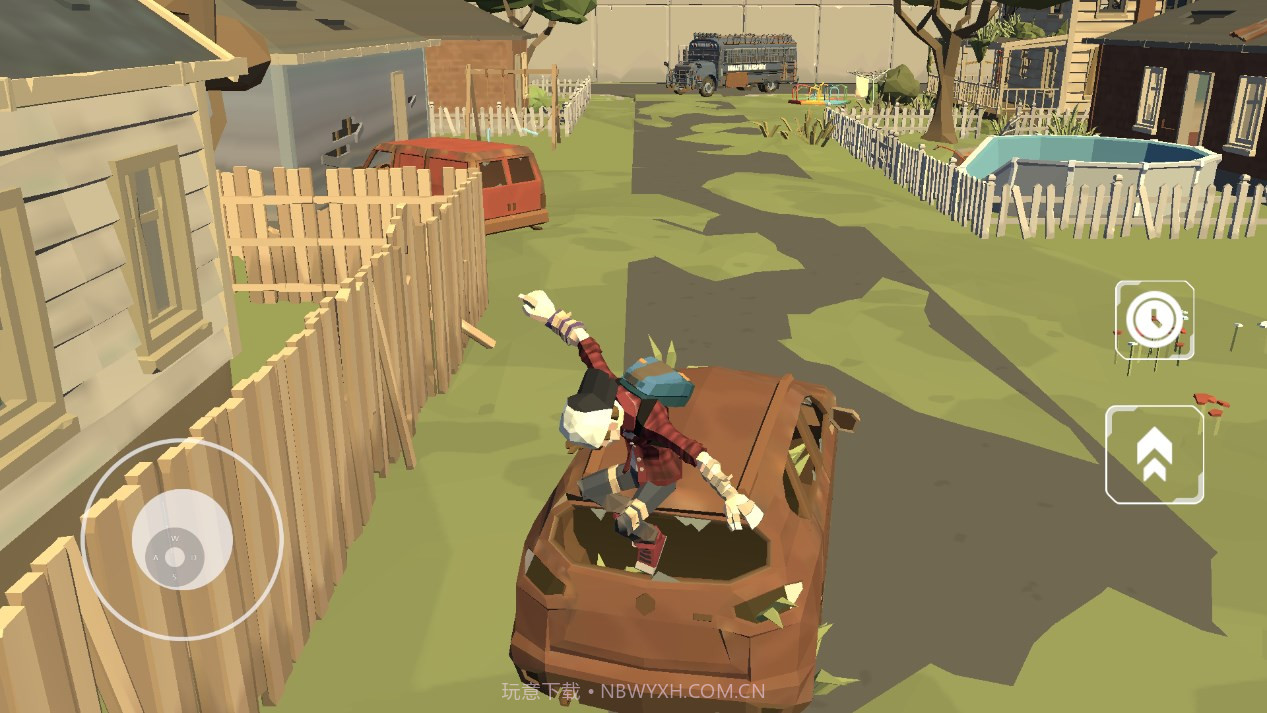Tap the clock slow-motion button

(1154, 319)
